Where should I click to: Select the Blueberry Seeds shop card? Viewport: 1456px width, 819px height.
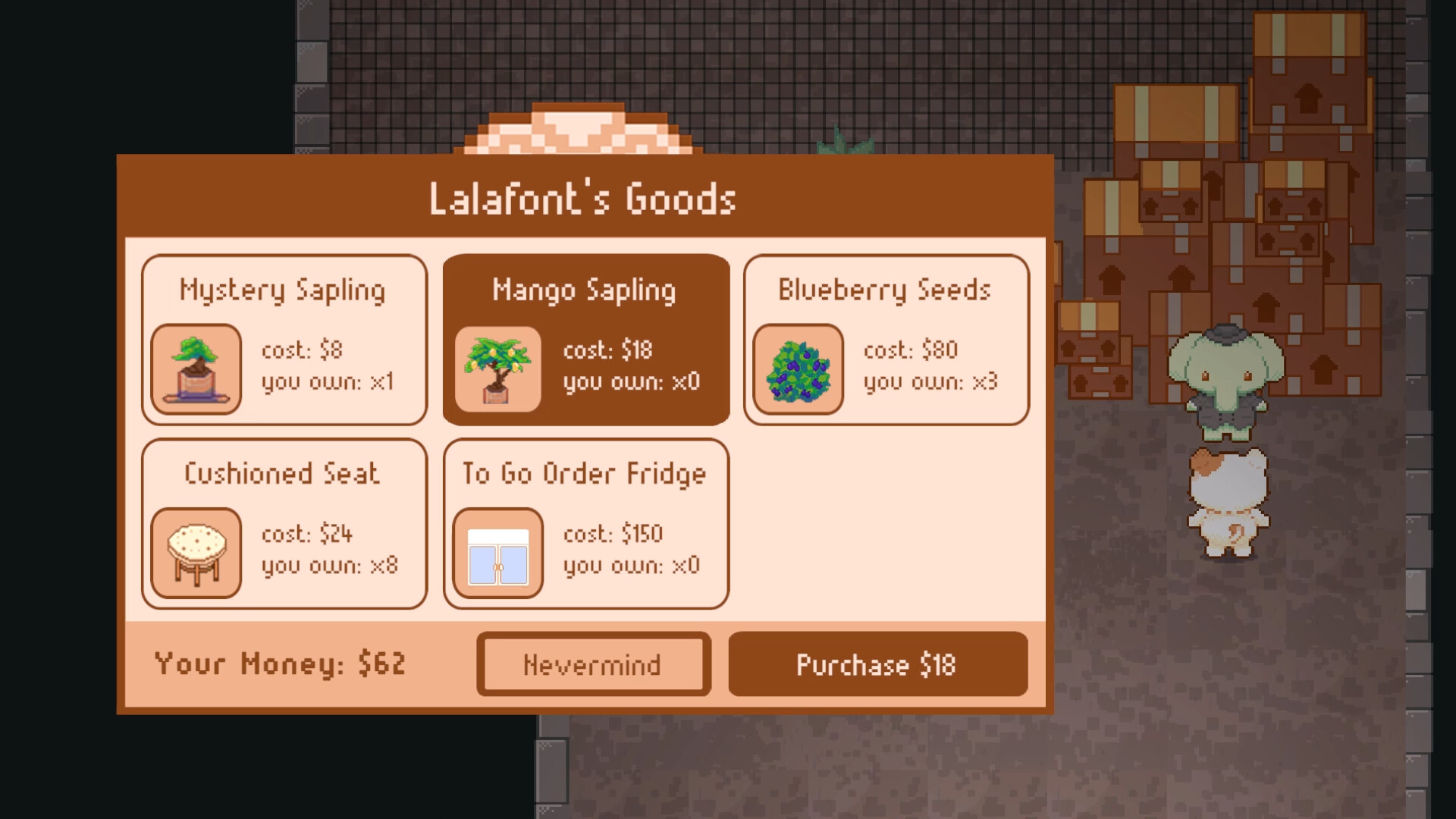click(886, 340)
